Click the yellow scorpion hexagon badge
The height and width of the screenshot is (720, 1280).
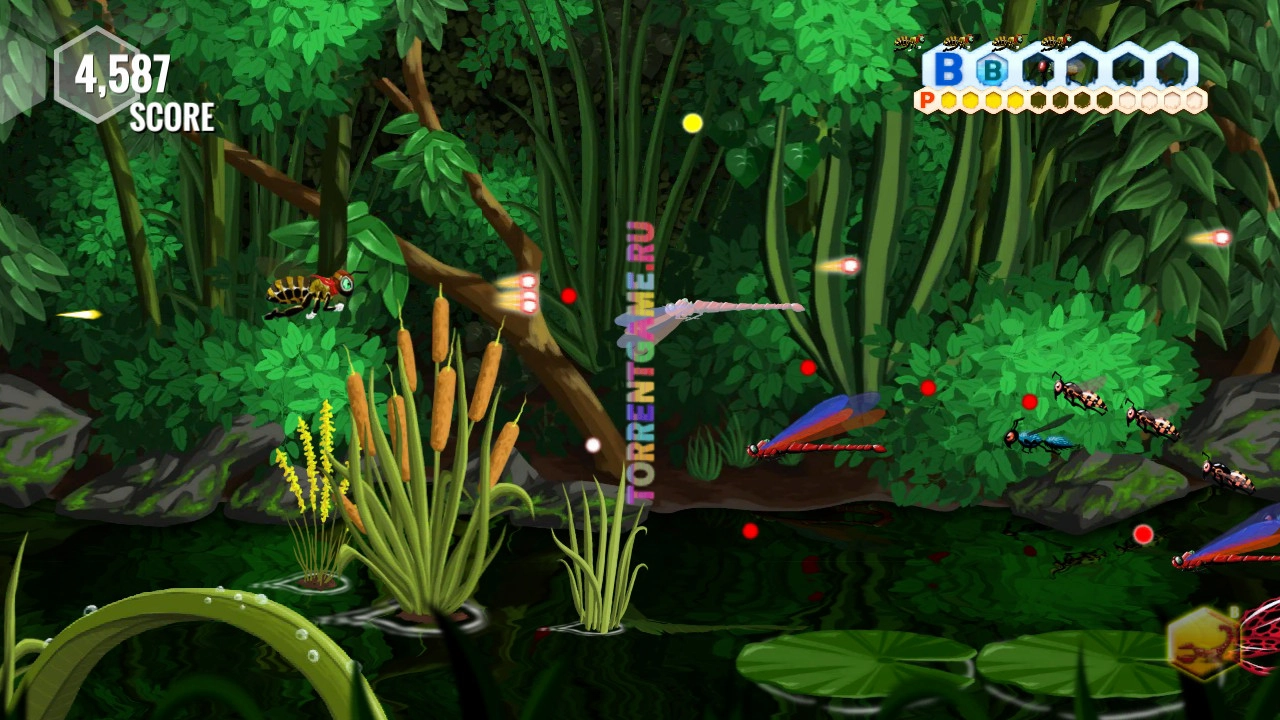(1202, 645)
